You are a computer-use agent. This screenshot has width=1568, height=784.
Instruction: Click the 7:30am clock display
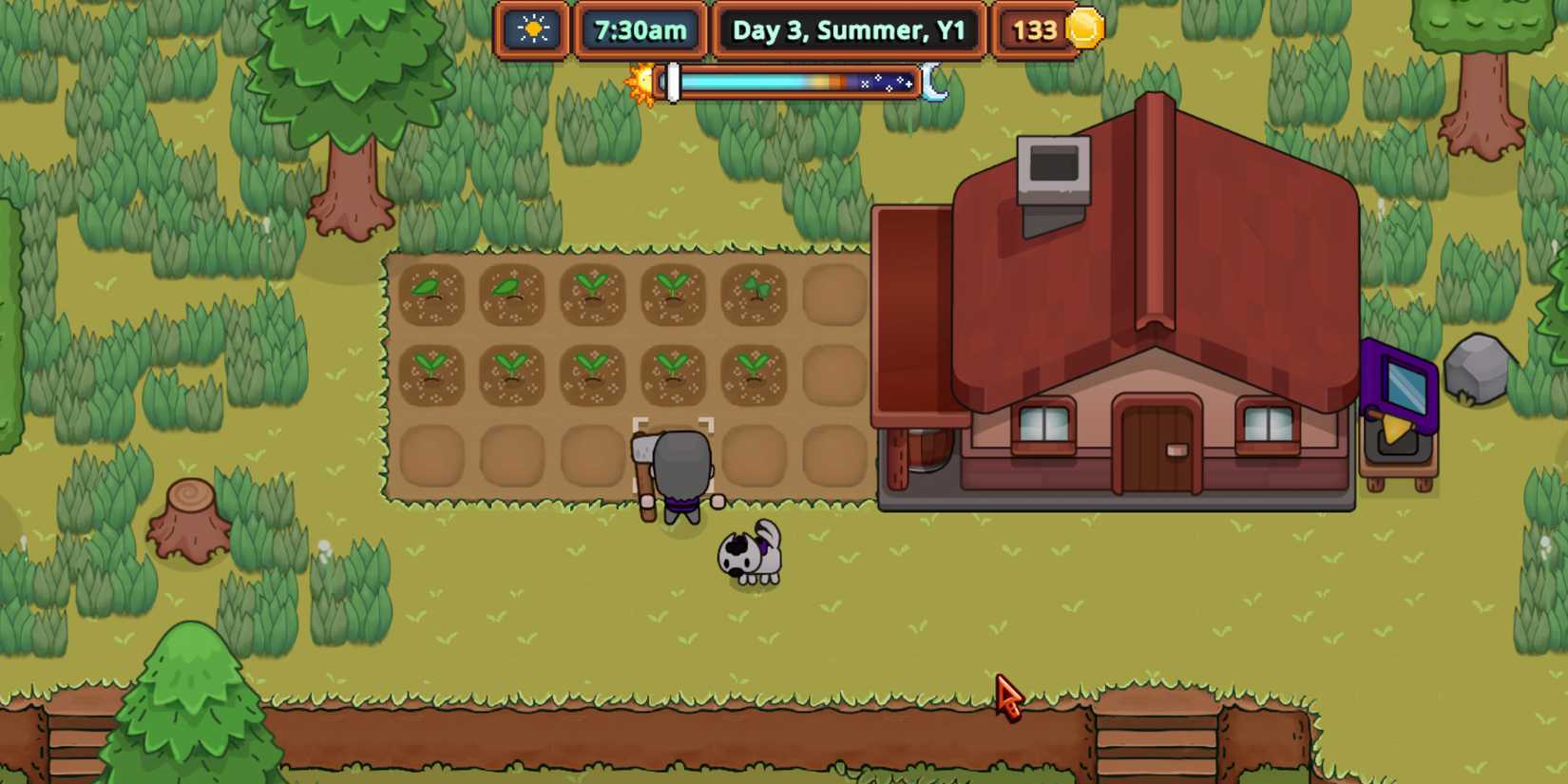(x=639, y=29)
